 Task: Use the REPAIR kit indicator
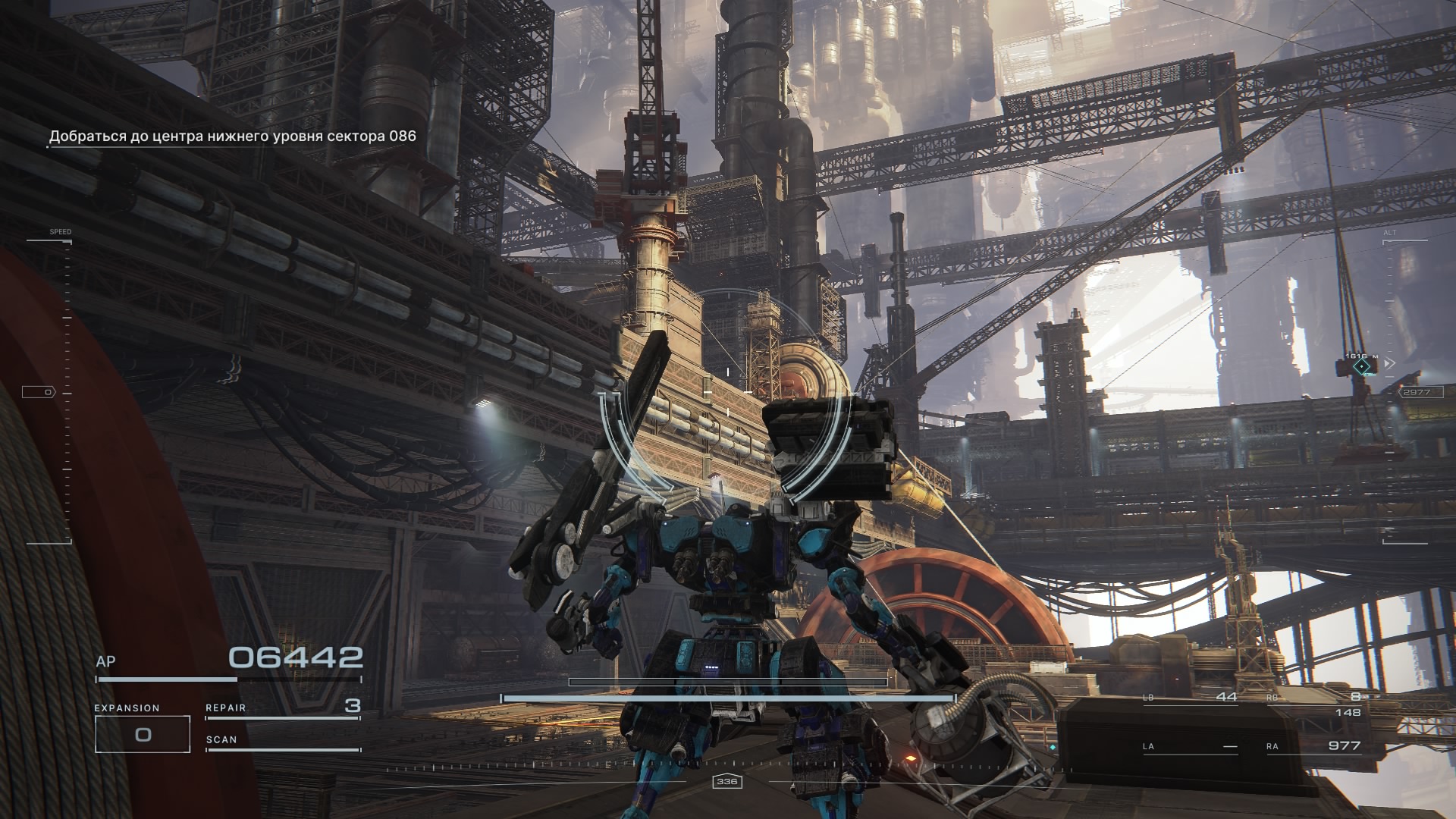282,708
